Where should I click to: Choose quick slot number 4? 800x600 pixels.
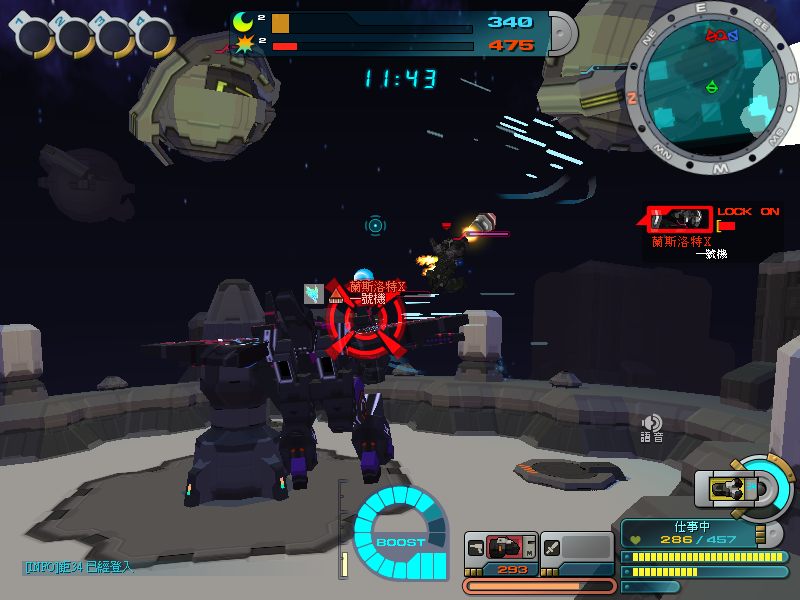[x=154, y=37]
